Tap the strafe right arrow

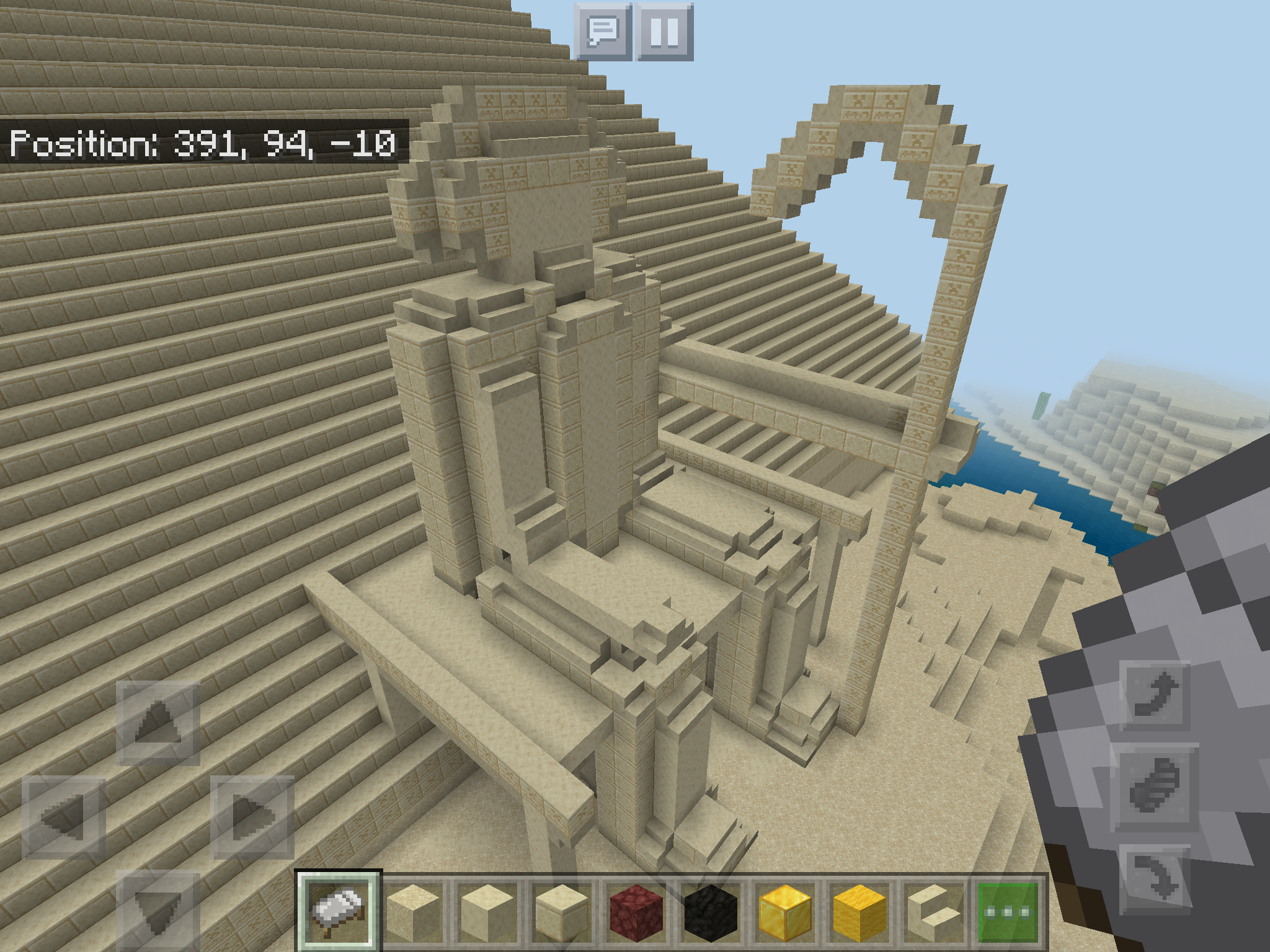[252, 818]
